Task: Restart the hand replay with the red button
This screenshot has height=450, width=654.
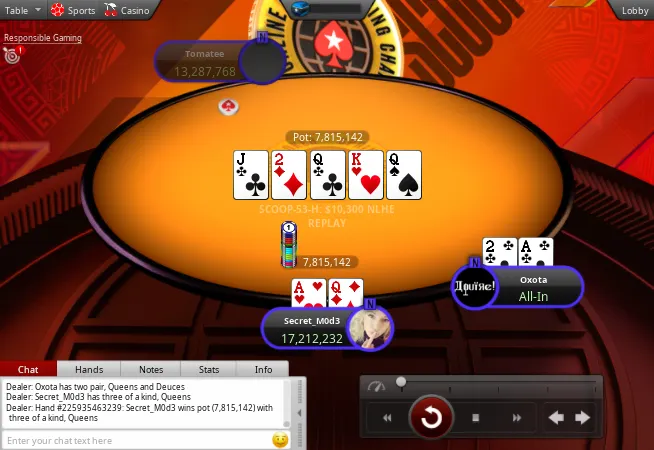Action: click(432, 417)
